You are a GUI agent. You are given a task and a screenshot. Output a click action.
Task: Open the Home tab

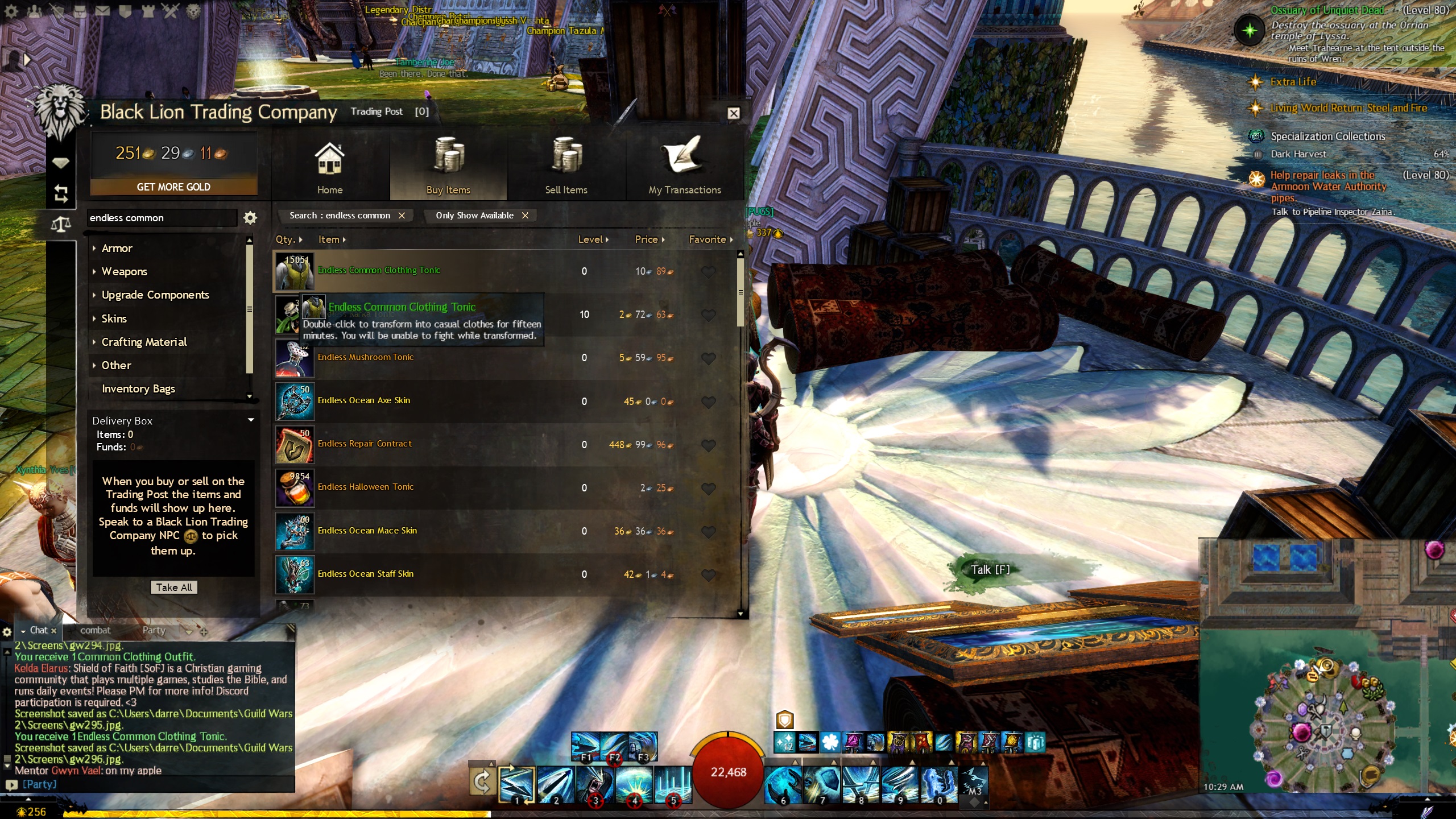330,168
